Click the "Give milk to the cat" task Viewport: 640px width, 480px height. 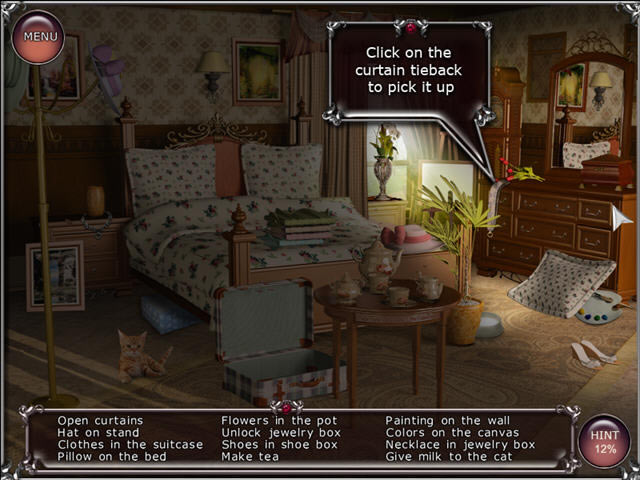[x=450, y=456]
